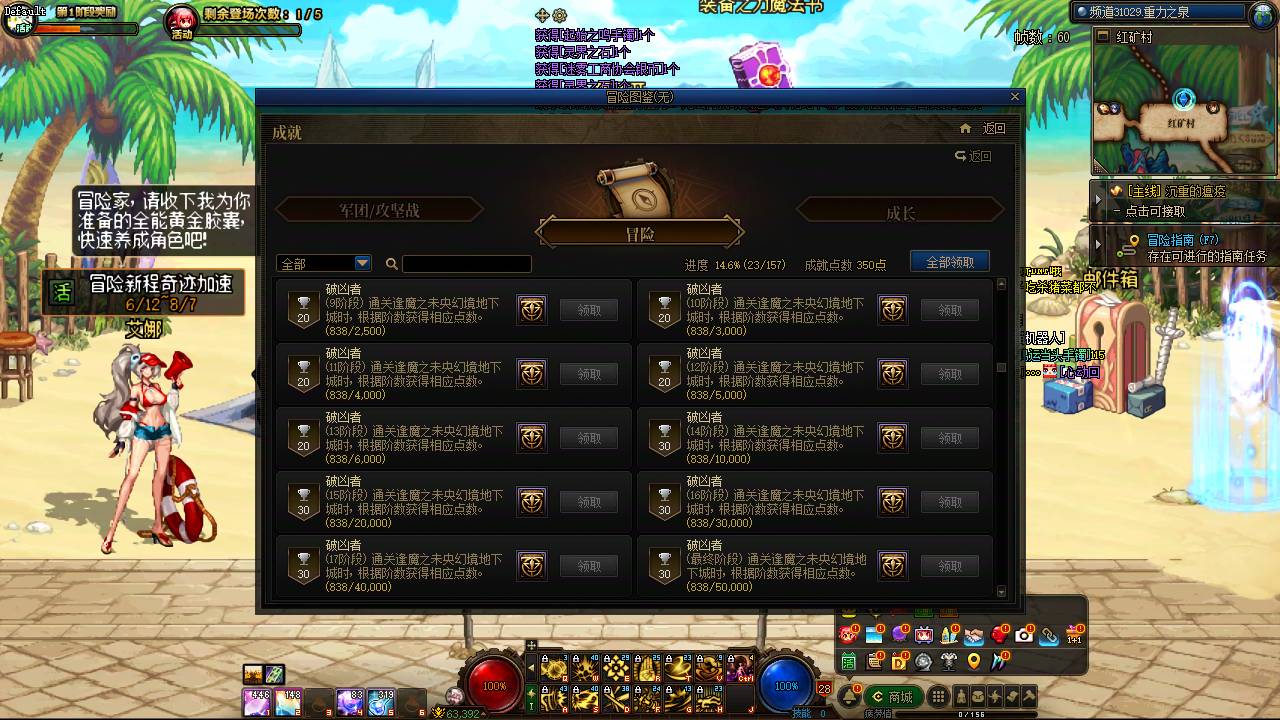Click the green 活 activity calendar icon
The height and width of the screenshot is (720, 1280).
pyautogui.click(x=848, y=662)
